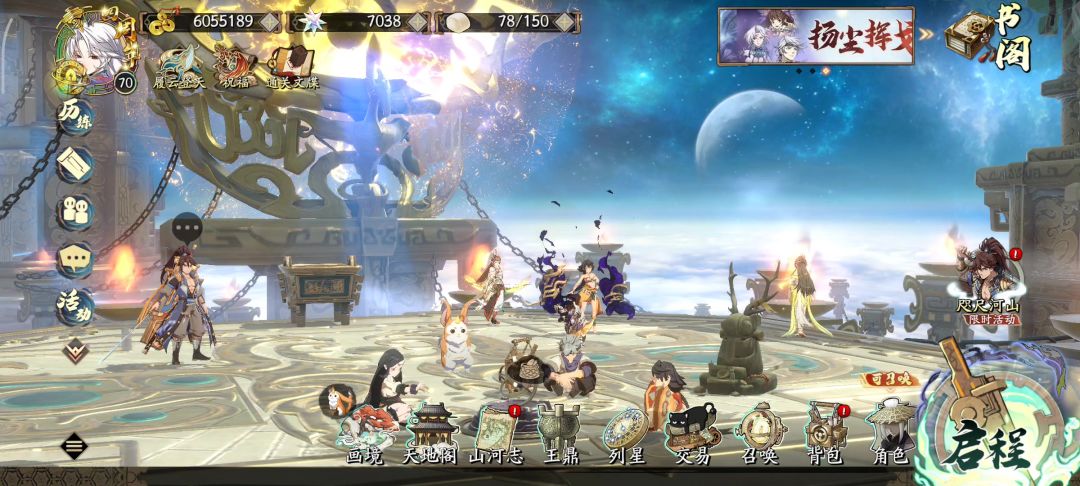Open the 通关文牒 pass icon
Viewport: 1080px width, 486px height.
(290, 68)
